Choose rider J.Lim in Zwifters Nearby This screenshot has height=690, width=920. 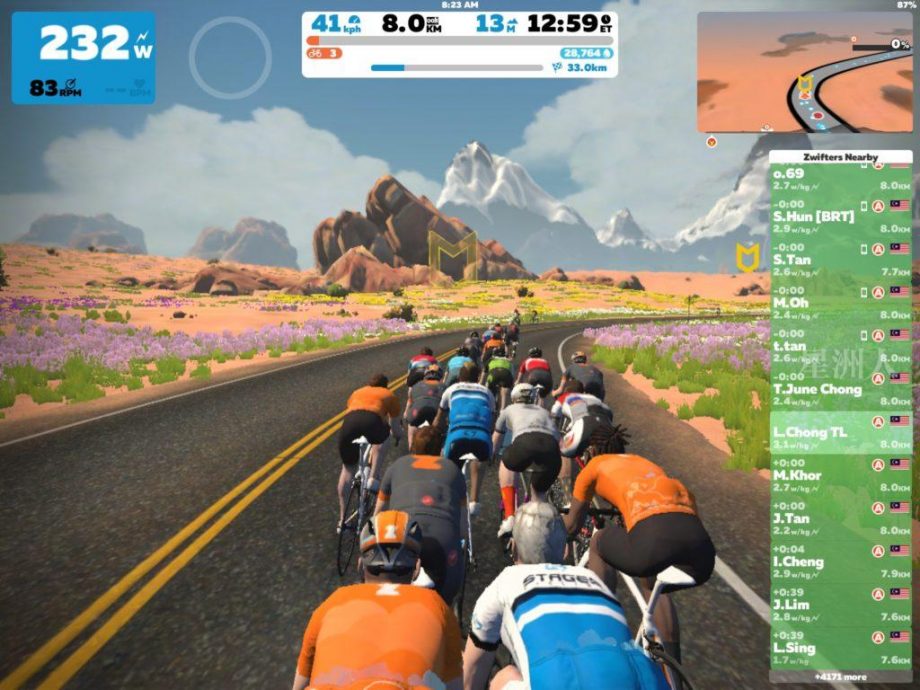click(x=840, y=604)
